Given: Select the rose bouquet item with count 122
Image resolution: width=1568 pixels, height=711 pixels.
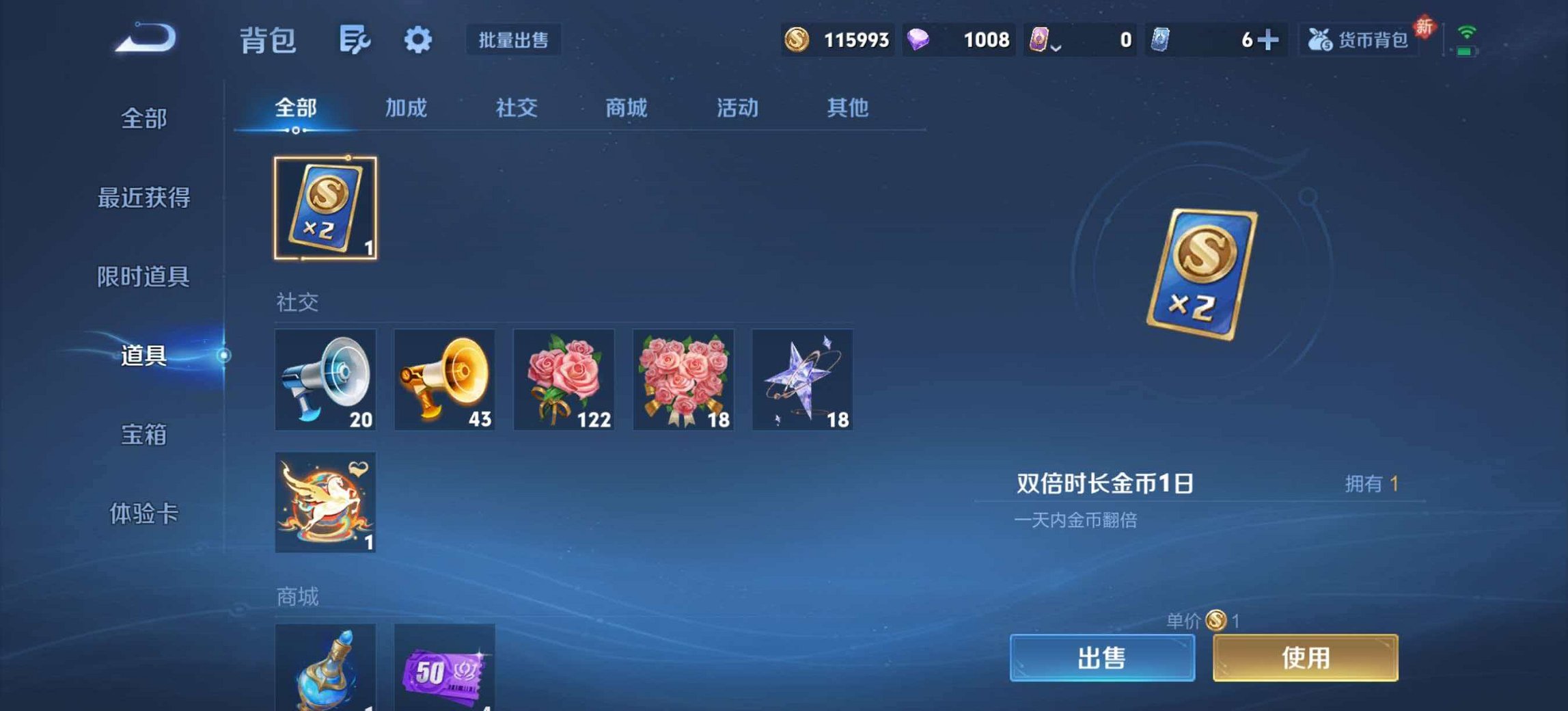Looking at the screenshot, I should pos(564,380).
